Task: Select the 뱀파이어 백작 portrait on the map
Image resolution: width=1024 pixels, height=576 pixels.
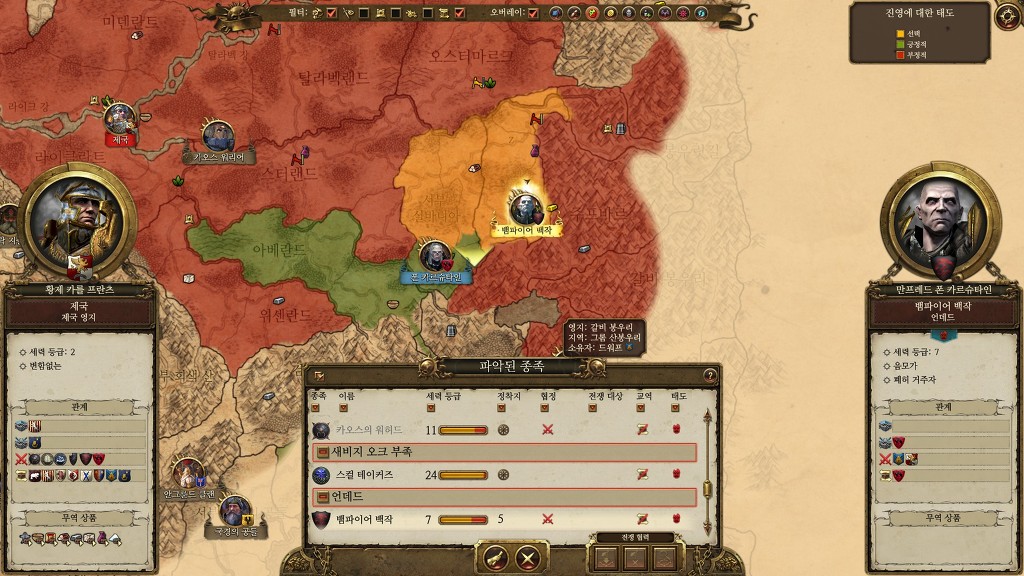Action: coord(524,207)
